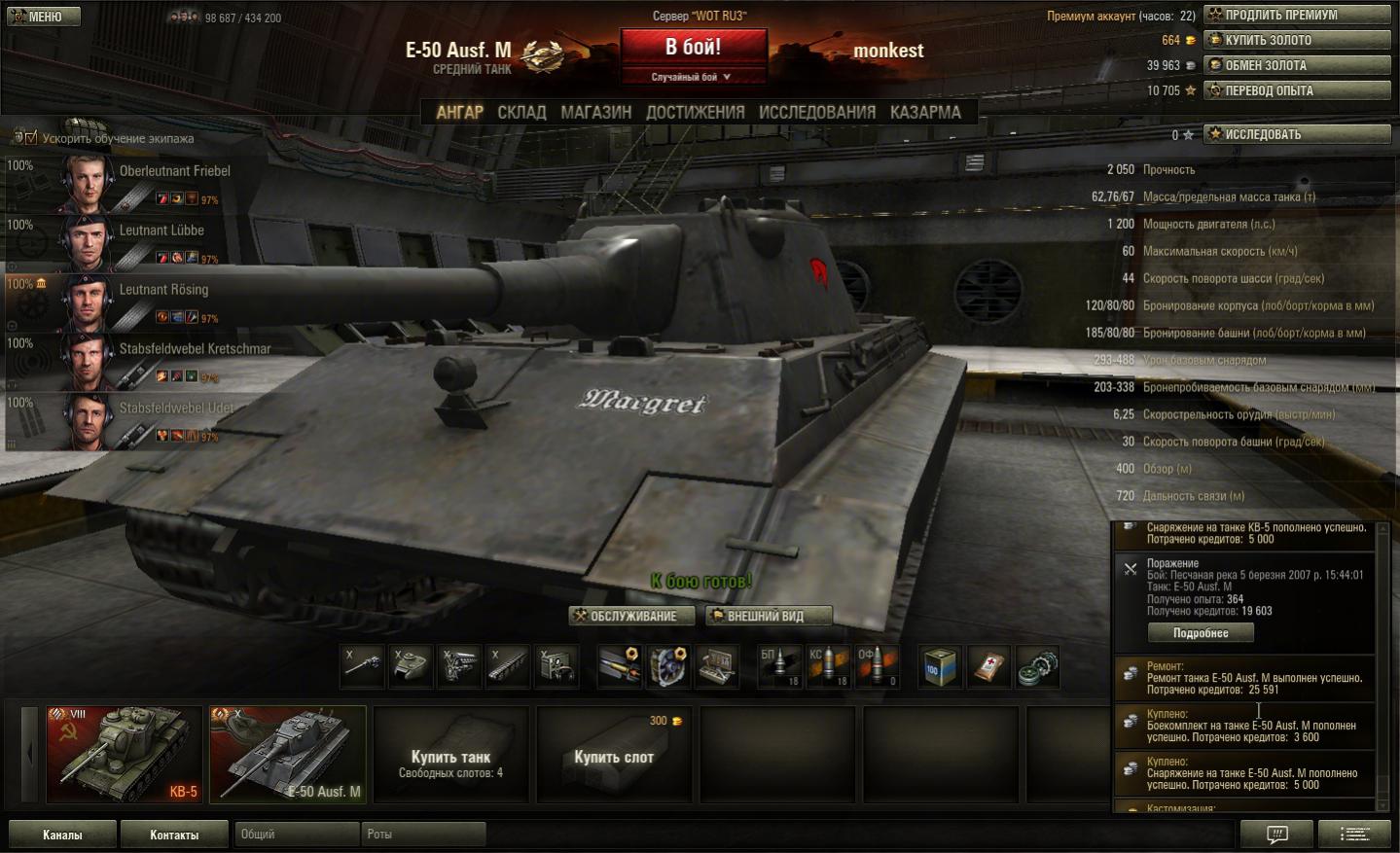Click the ИССЛЕДОВАТЬ button

1297,134
